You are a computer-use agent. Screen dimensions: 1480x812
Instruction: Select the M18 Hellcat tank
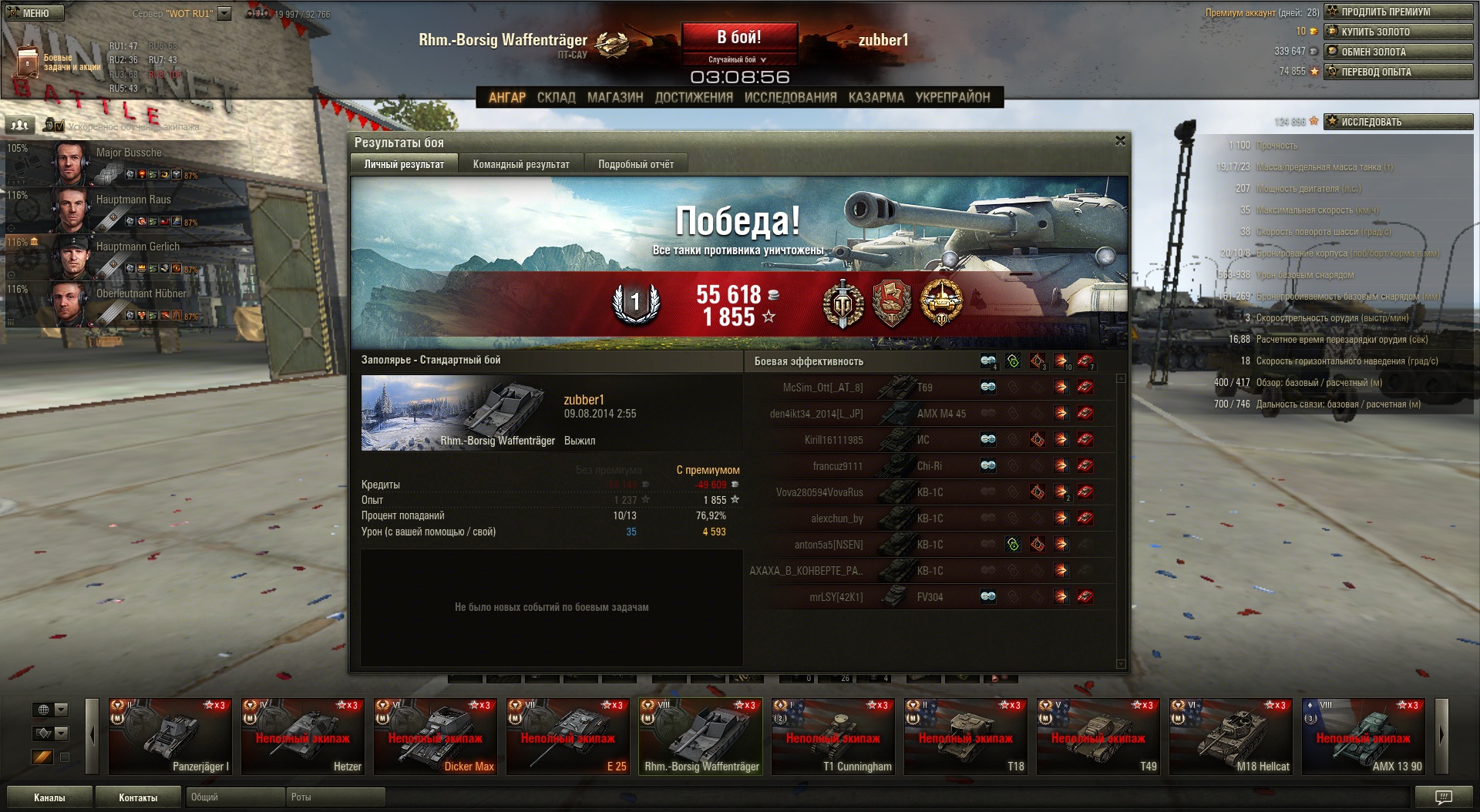click(x=1230, y=737)
